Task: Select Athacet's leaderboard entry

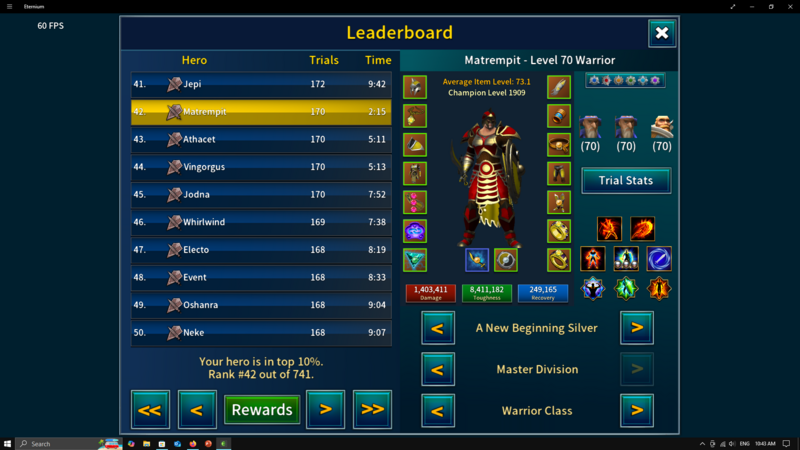Action: [261, 140]
